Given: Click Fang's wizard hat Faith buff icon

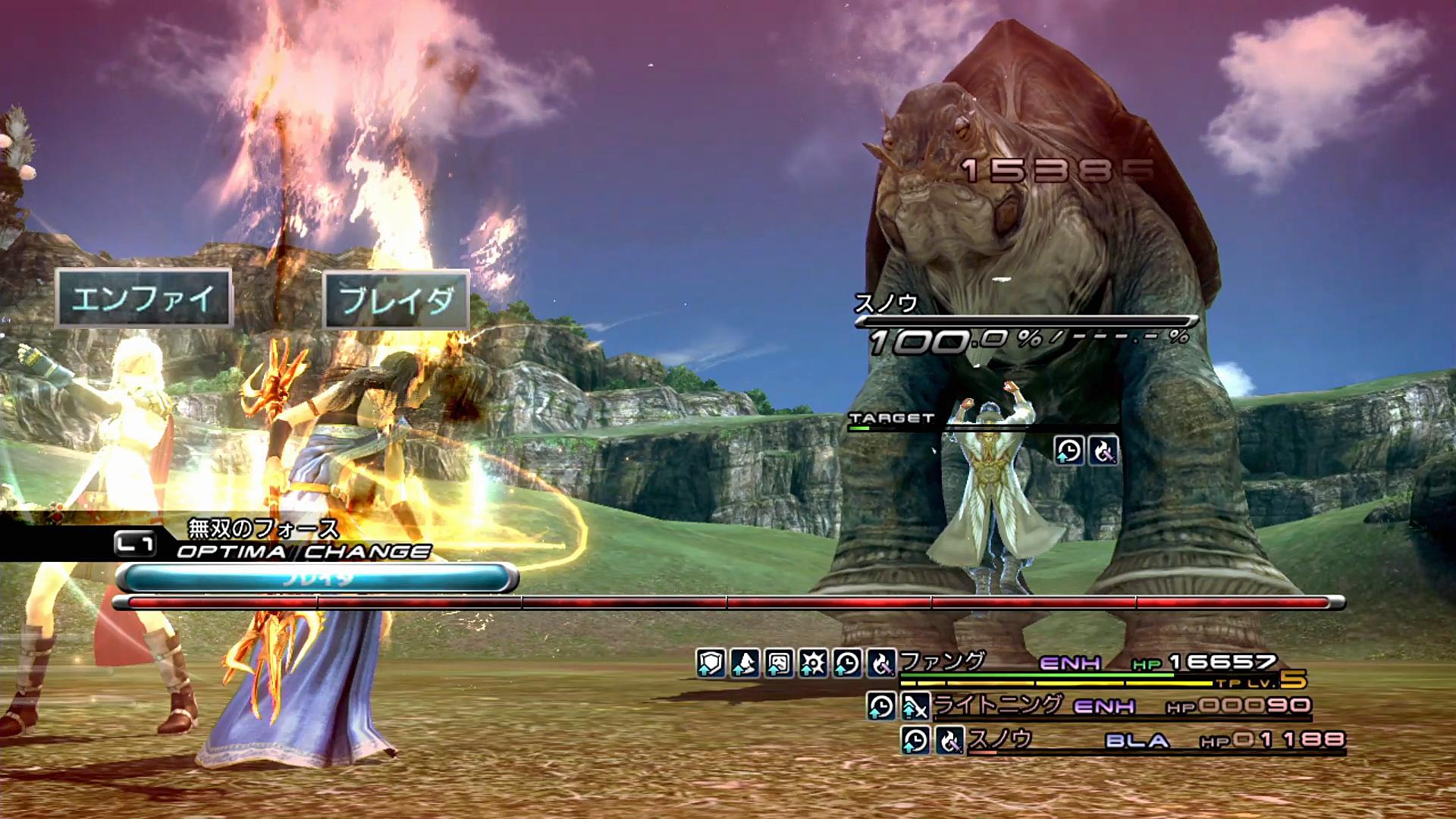Looking at the screenshot, I should tap(745, 664).
